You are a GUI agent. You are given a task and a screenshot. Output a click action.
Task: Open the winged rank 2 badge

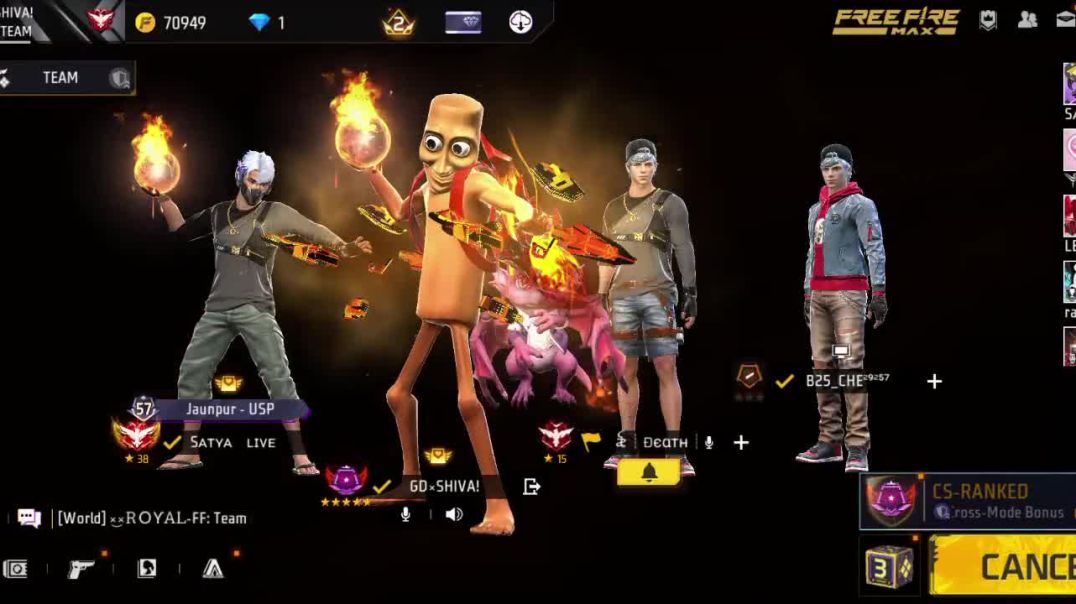(398, 22)
